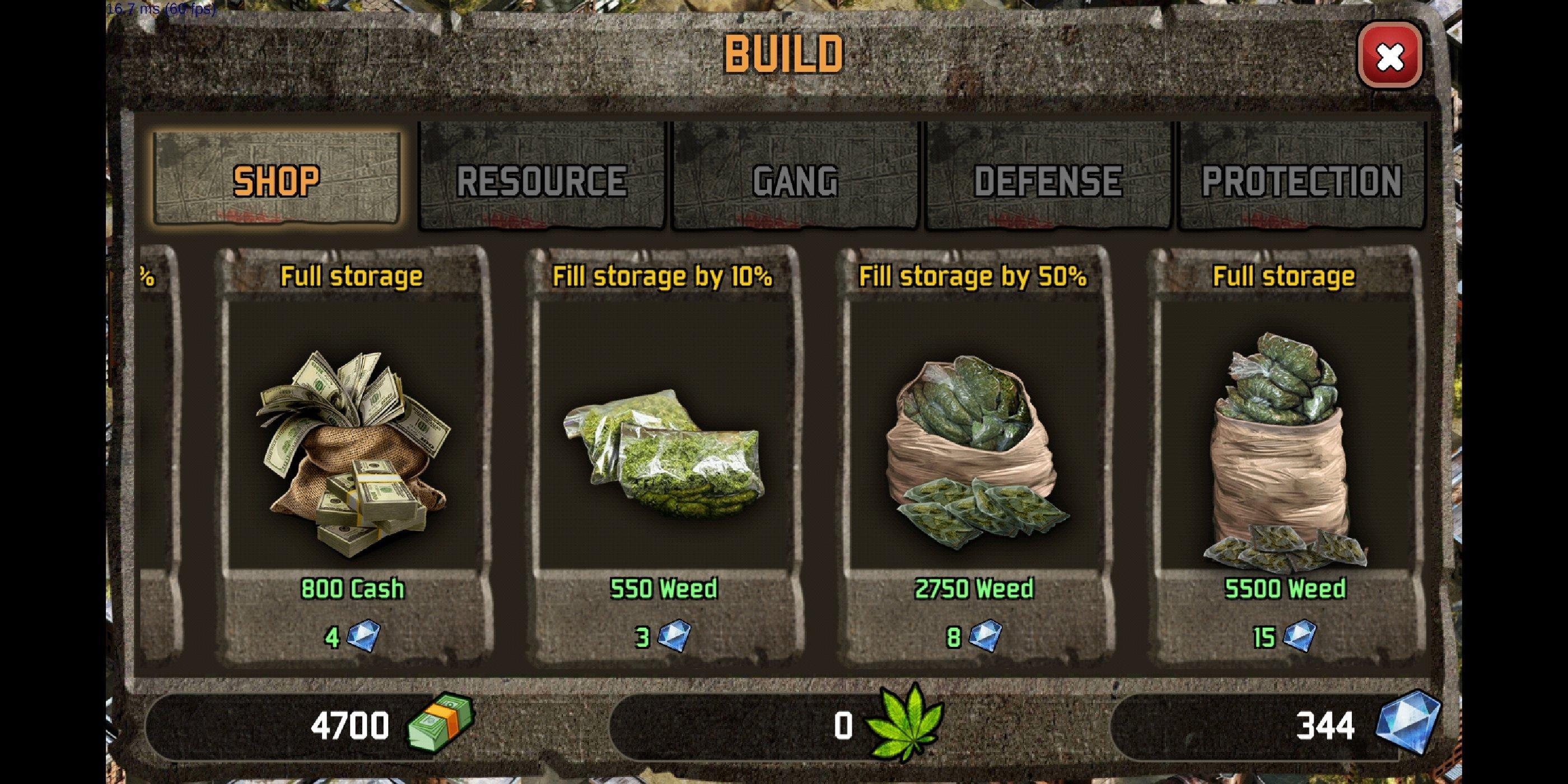This screenshot has height=784, width=1568.
Task: Switch to the Protection tab
Action: (x=1302, y=179)
